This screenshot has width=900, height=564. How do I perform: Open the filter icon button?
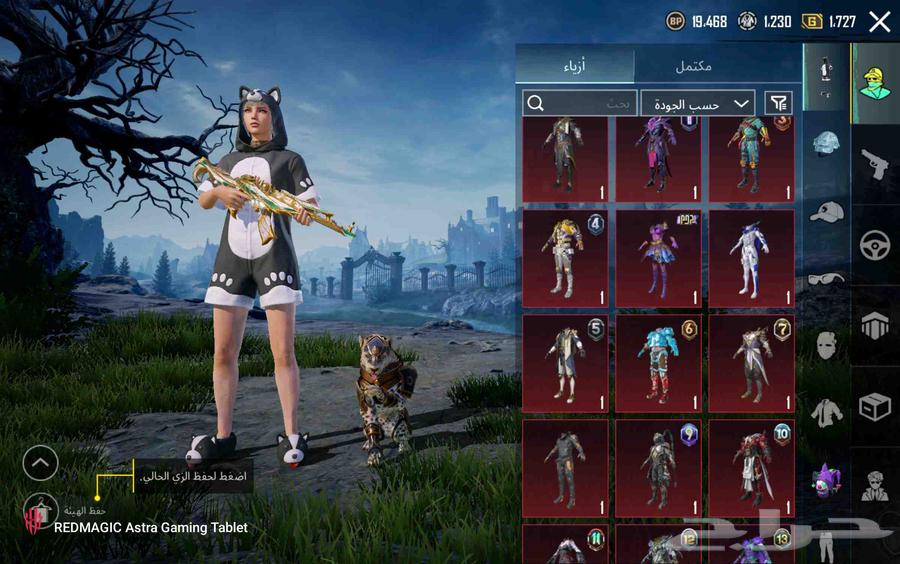point(778,103)
